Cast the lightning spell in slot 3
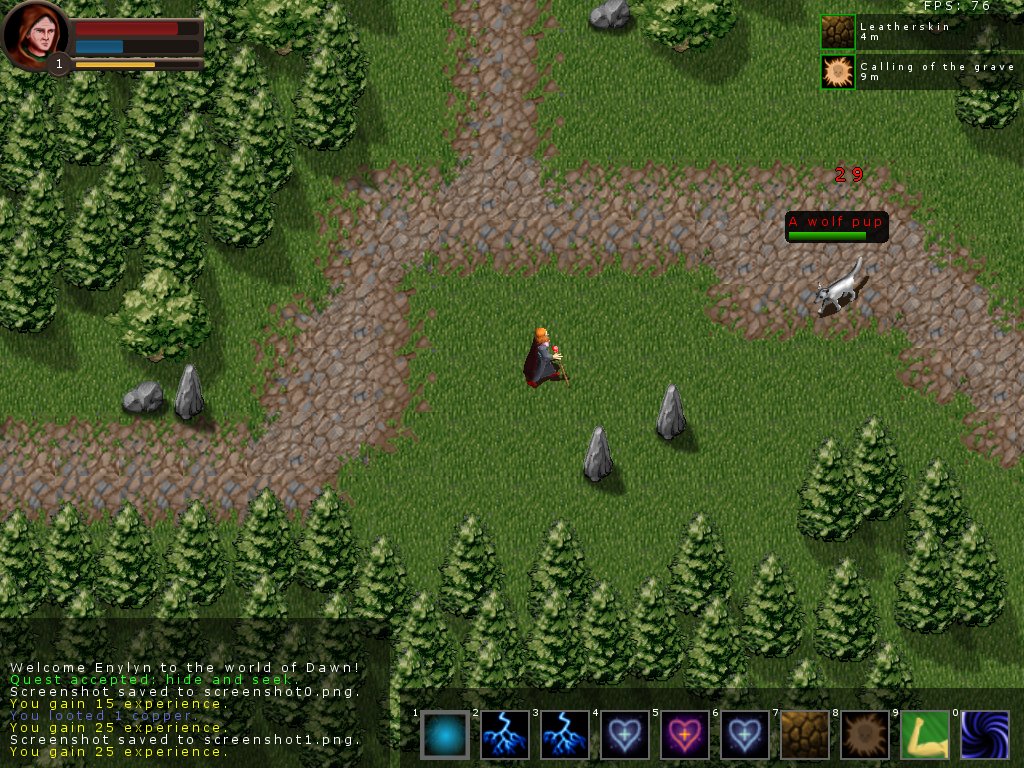Viewport: 1024px width, 768px height. 565,735
